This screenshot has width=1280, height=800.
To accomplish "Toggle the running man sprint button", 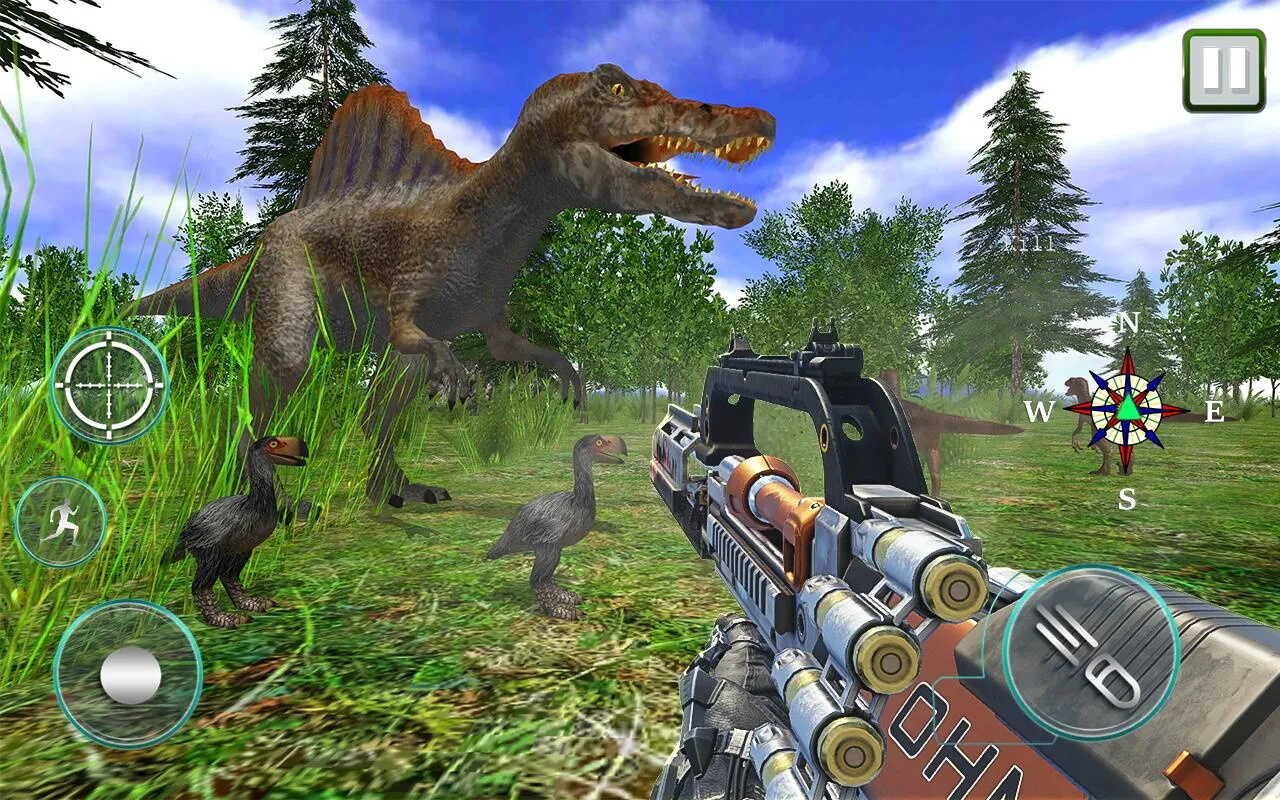I will pyautogui.click(x=61, y=521).
